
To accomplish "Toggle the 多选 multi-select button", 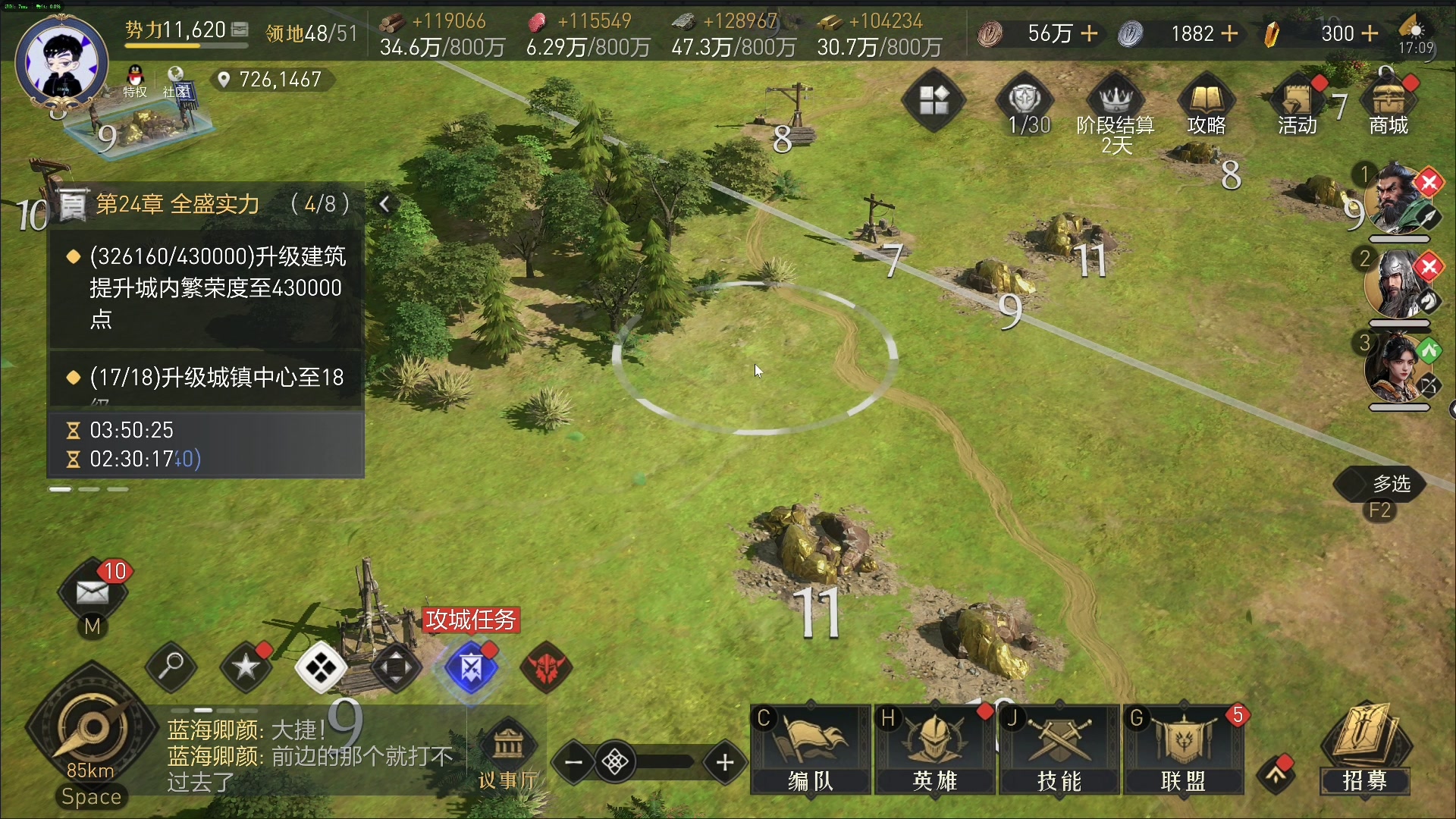I will pyautogui.click(x=1380, y=484).
